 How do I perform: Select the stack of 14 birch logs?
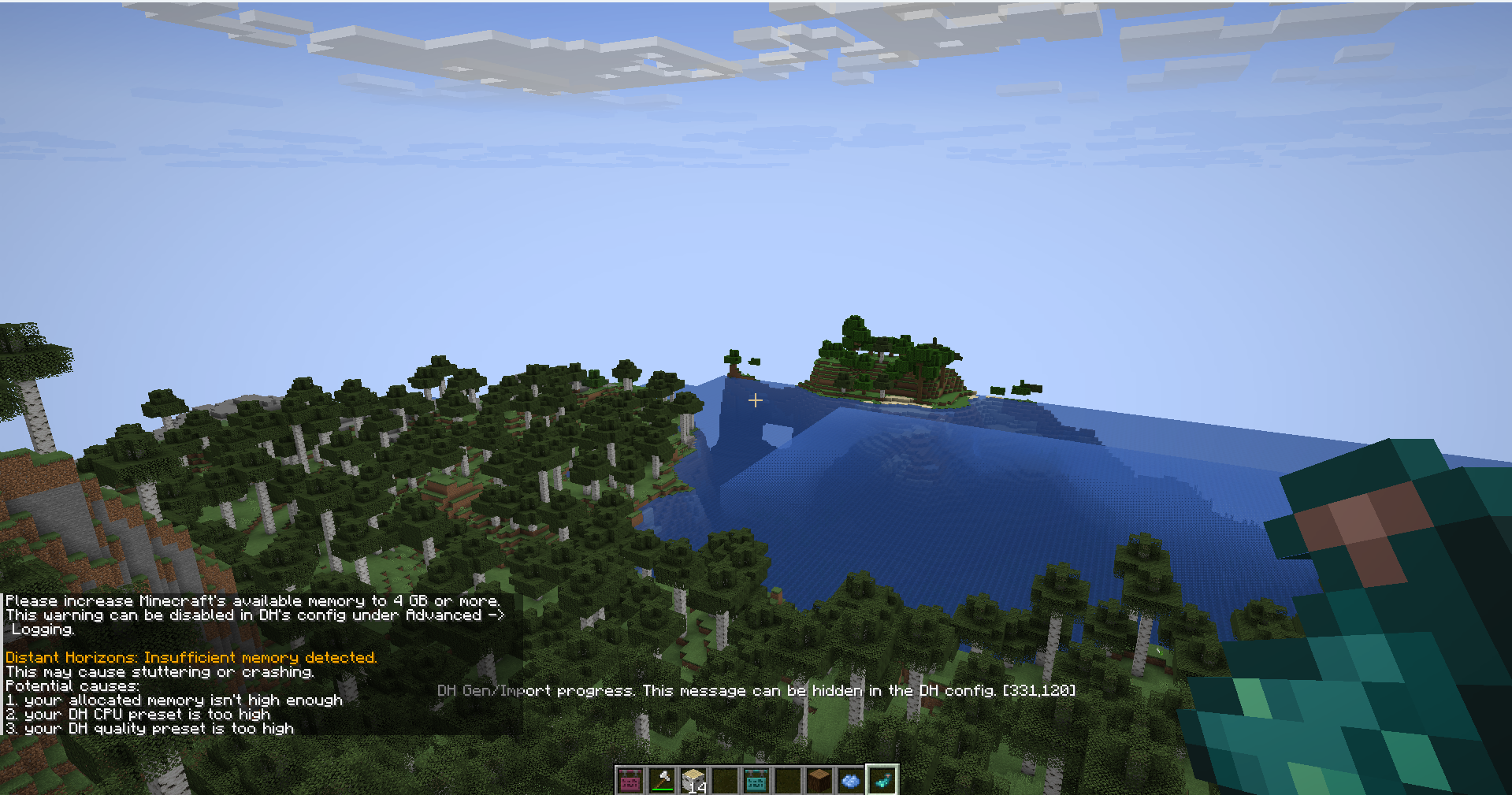tap(693, 780)
